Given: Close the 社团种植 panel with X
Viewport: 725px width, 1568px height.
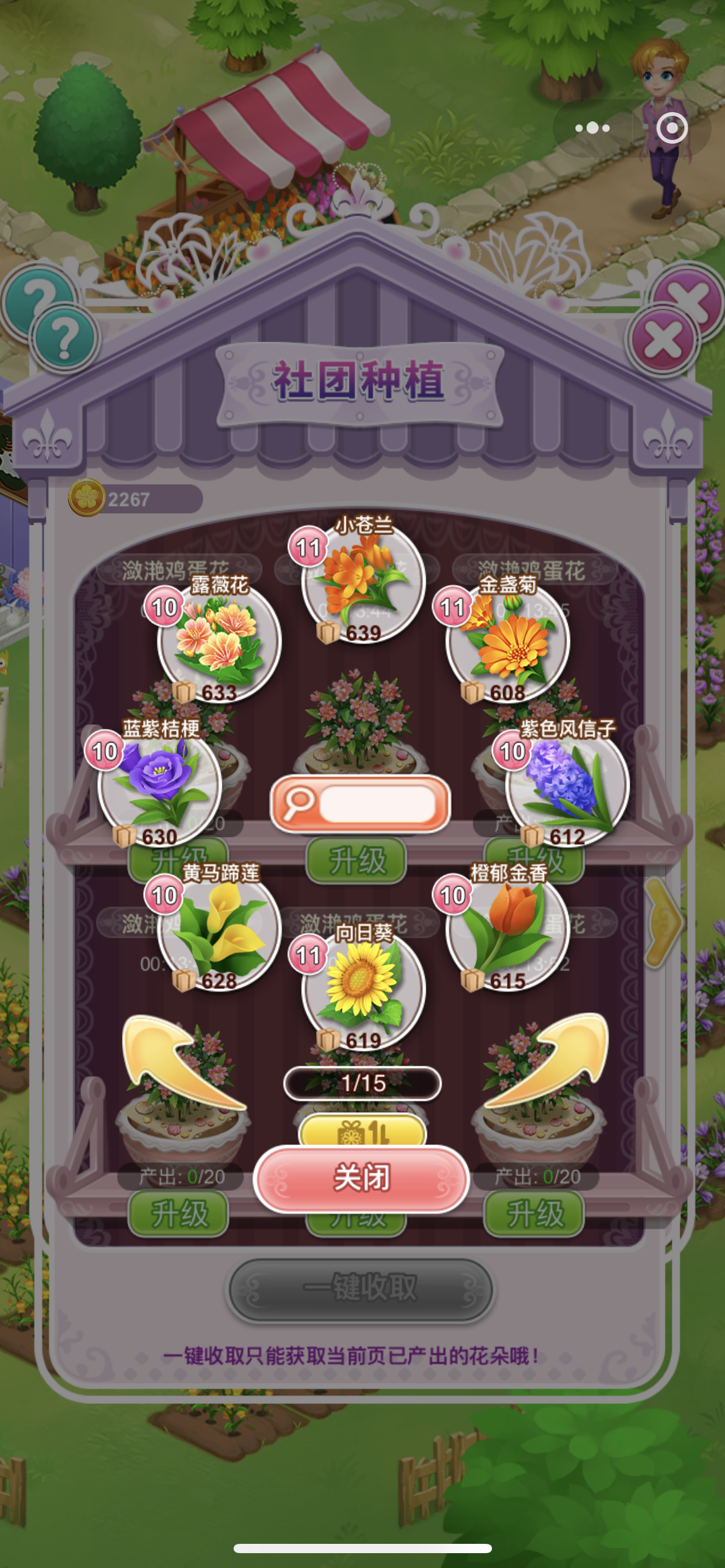Looking at the screenshot, I should click(x=663, y=339).
